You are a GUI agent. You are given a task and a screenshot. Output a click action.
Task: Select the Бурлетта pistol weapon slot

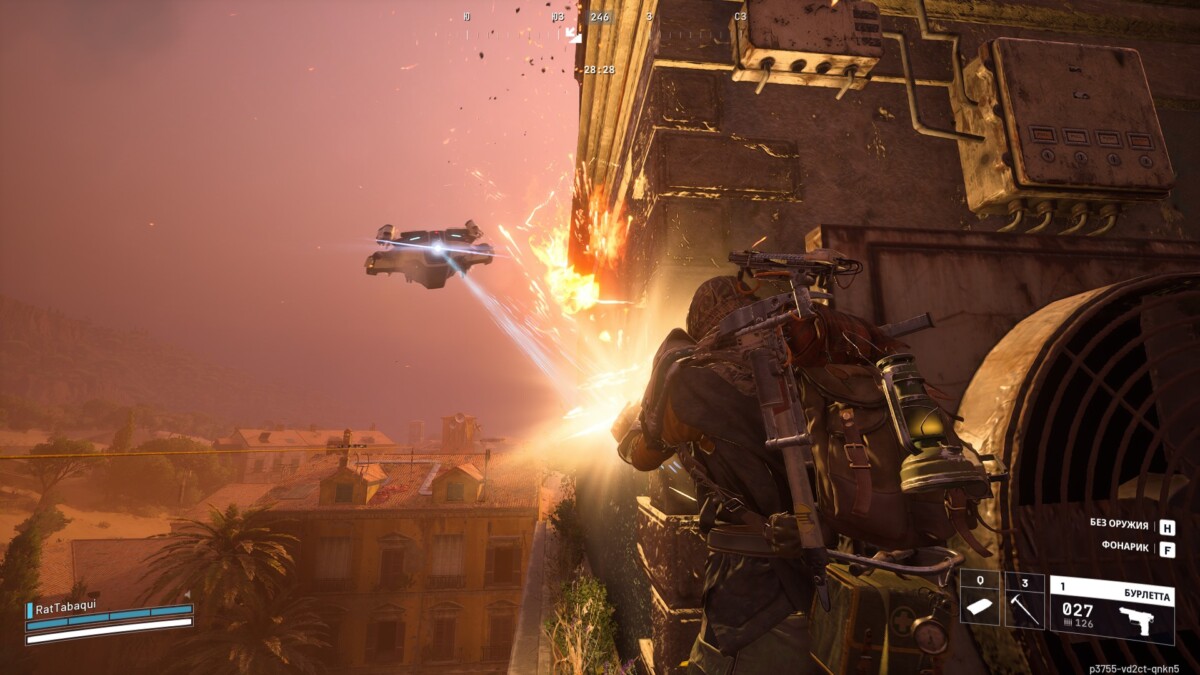coord(1111,609)
